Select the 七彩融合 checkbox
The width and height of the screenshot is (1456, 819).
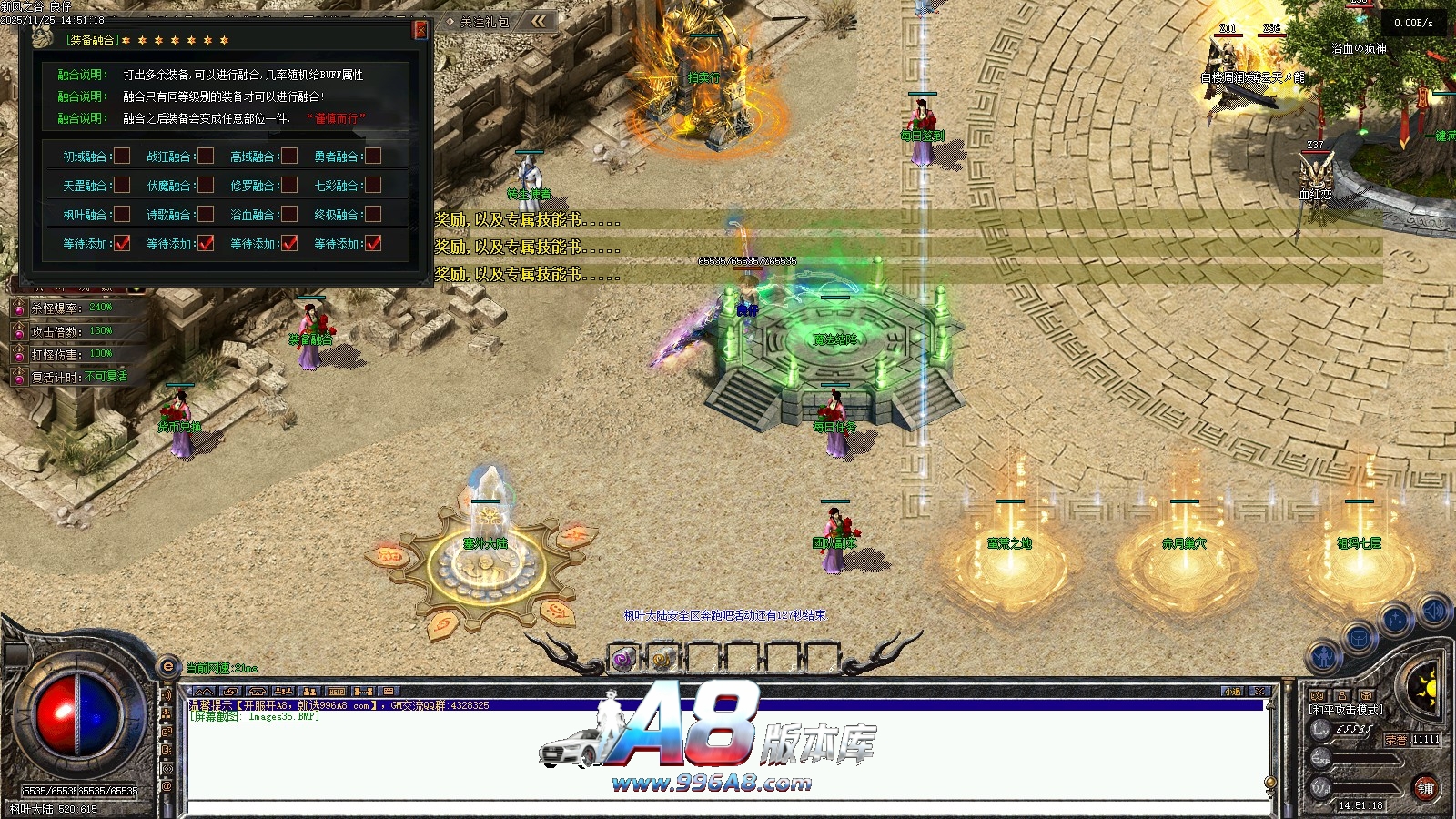tap(373, 186)
